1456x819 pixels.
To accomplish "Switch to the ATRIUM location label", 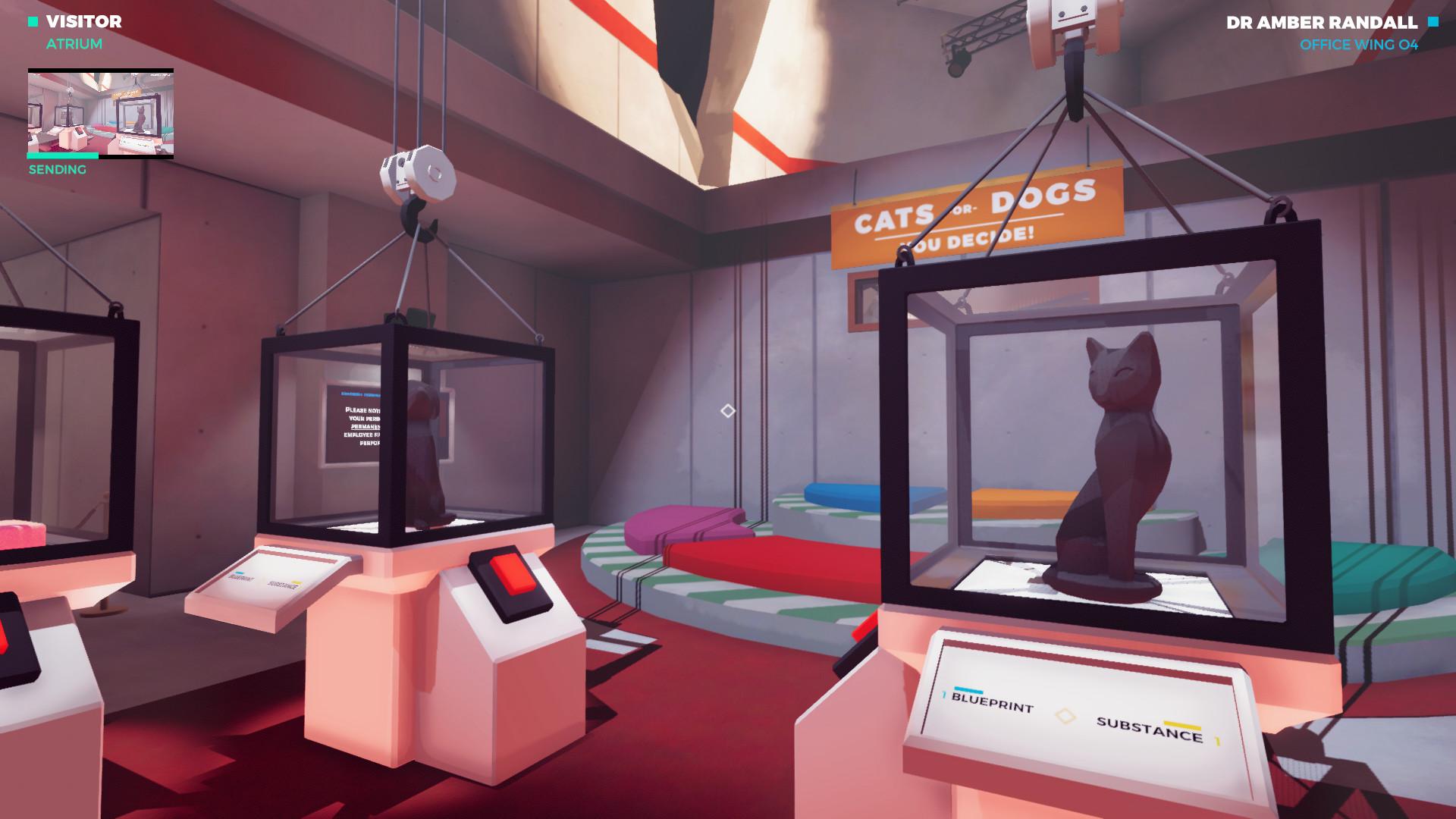I will [x=74, y=43].
